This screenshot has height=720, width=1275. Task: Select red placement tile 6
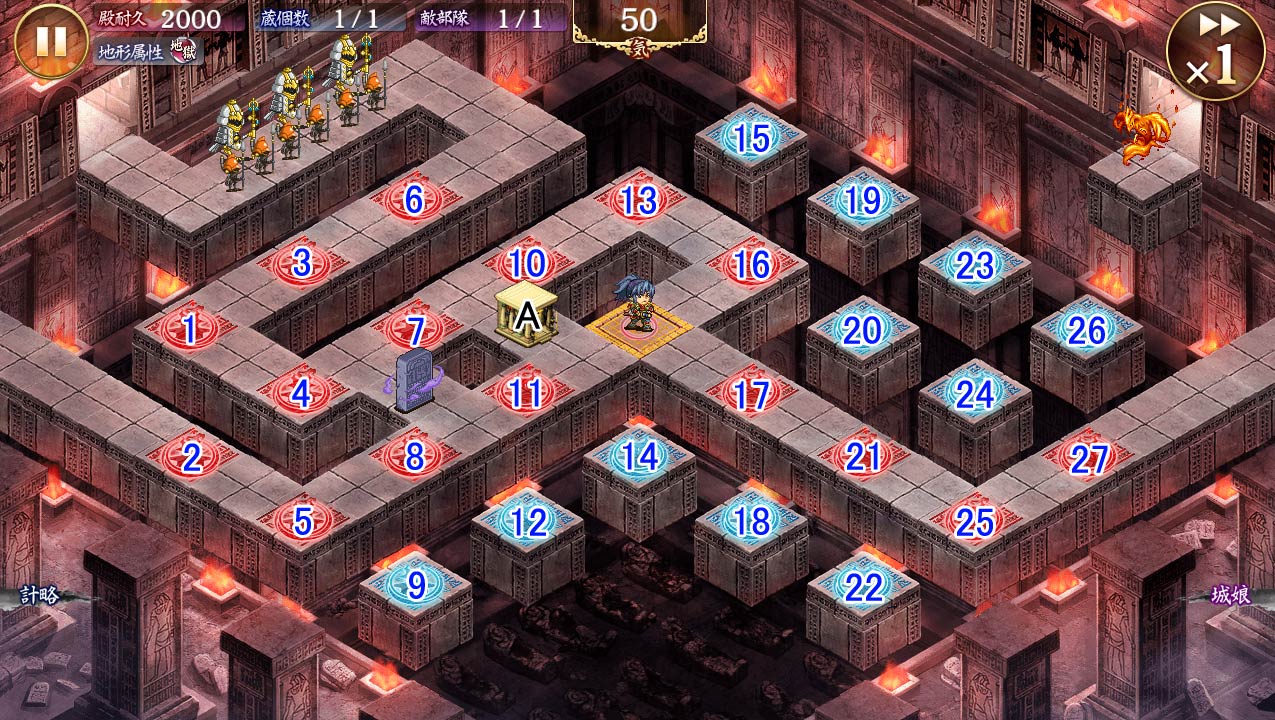tap(413, 200)
